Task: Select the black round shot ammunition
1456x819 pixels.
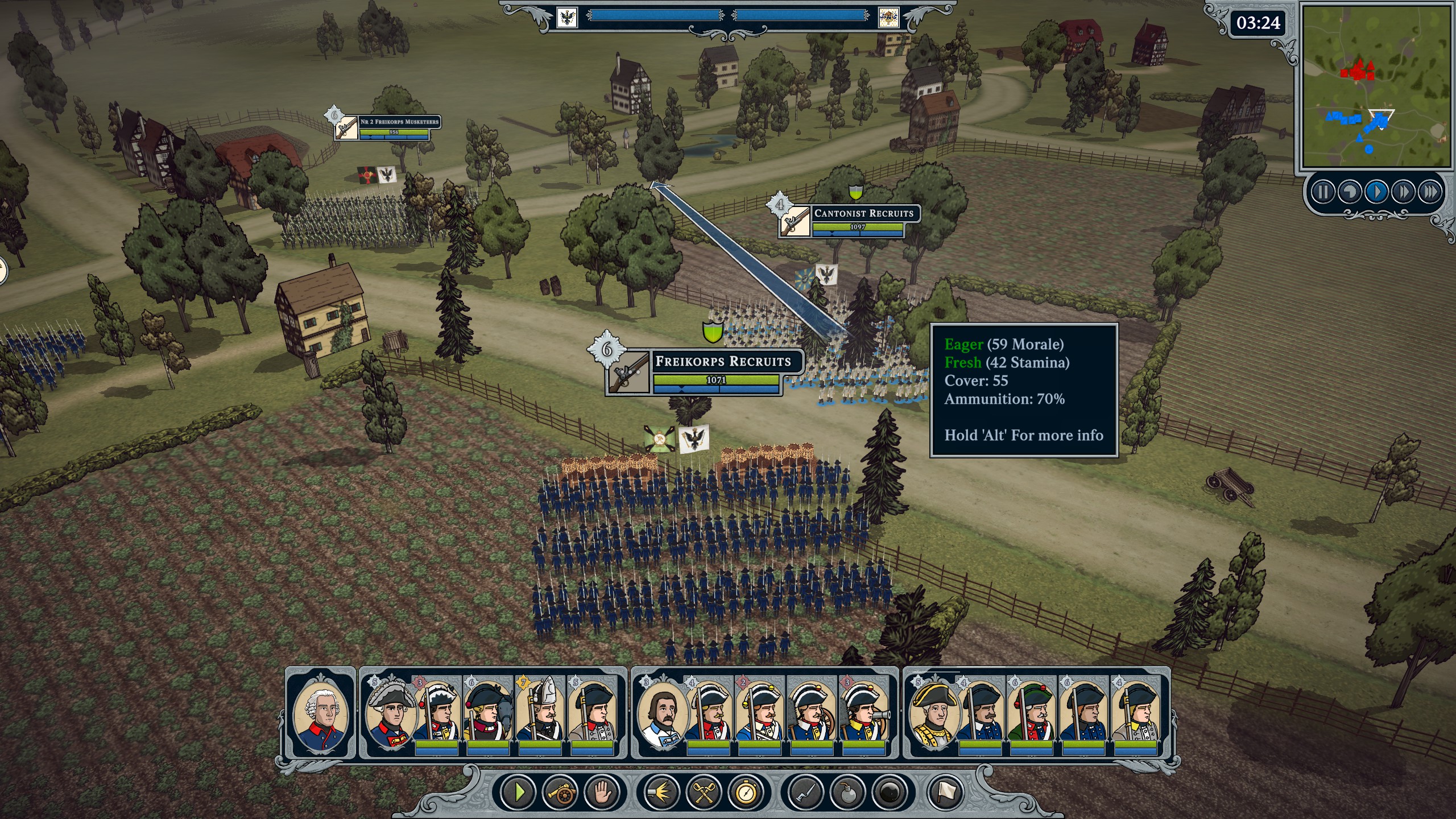Action: (890, 792)
